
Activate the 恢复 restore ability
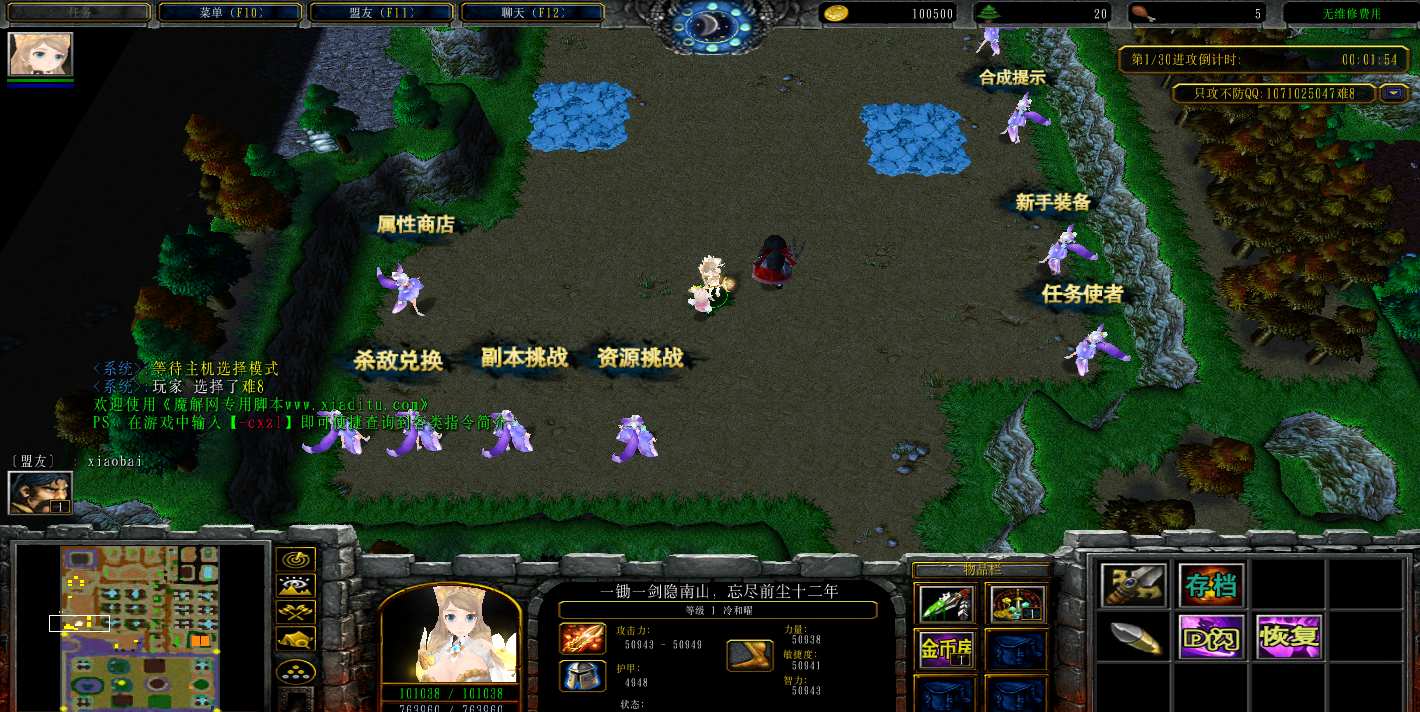click(1289, 637)
